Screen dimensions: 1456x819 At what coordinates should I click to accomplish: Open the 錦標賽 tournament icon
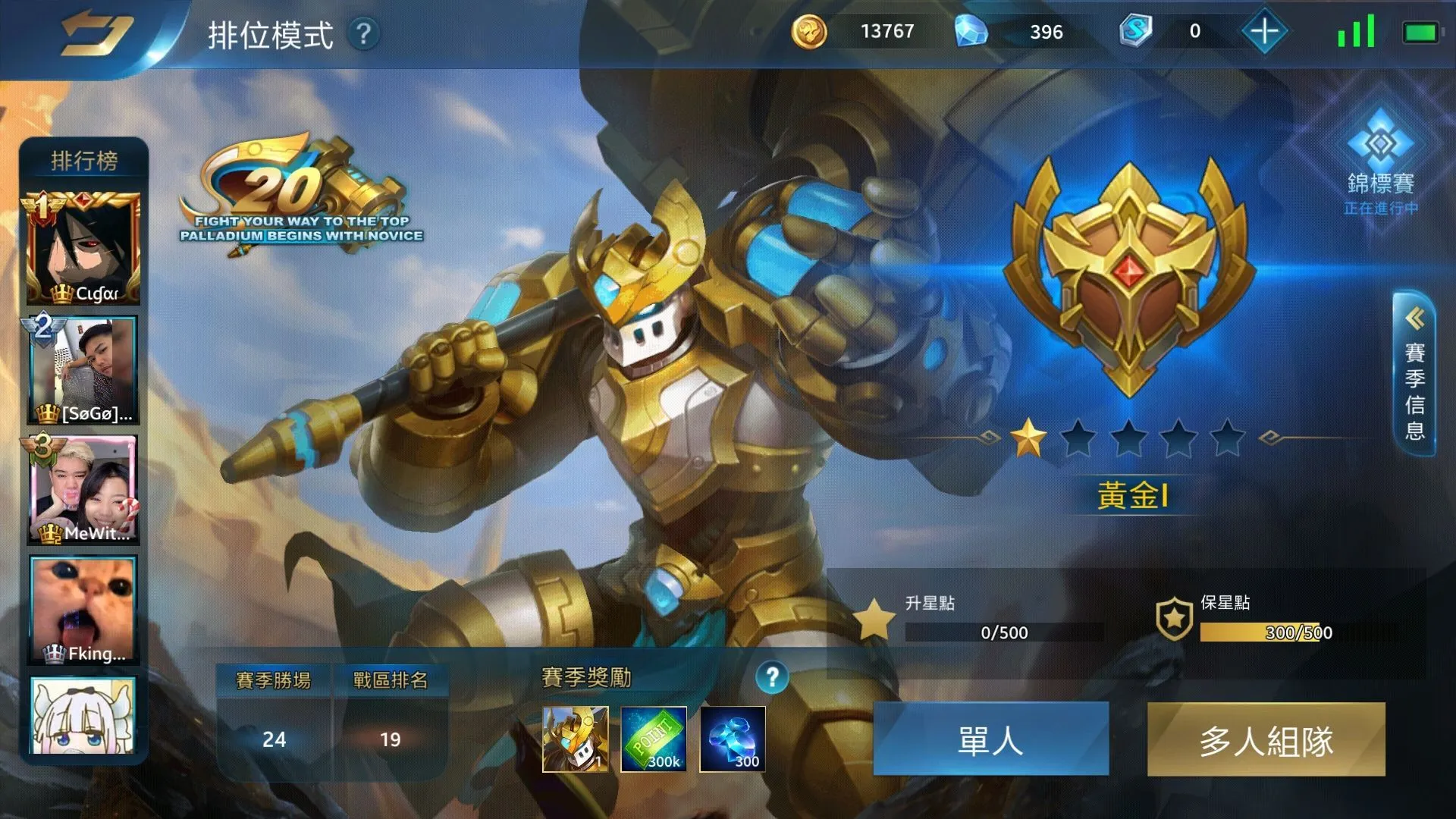[x=1380, y=161]
